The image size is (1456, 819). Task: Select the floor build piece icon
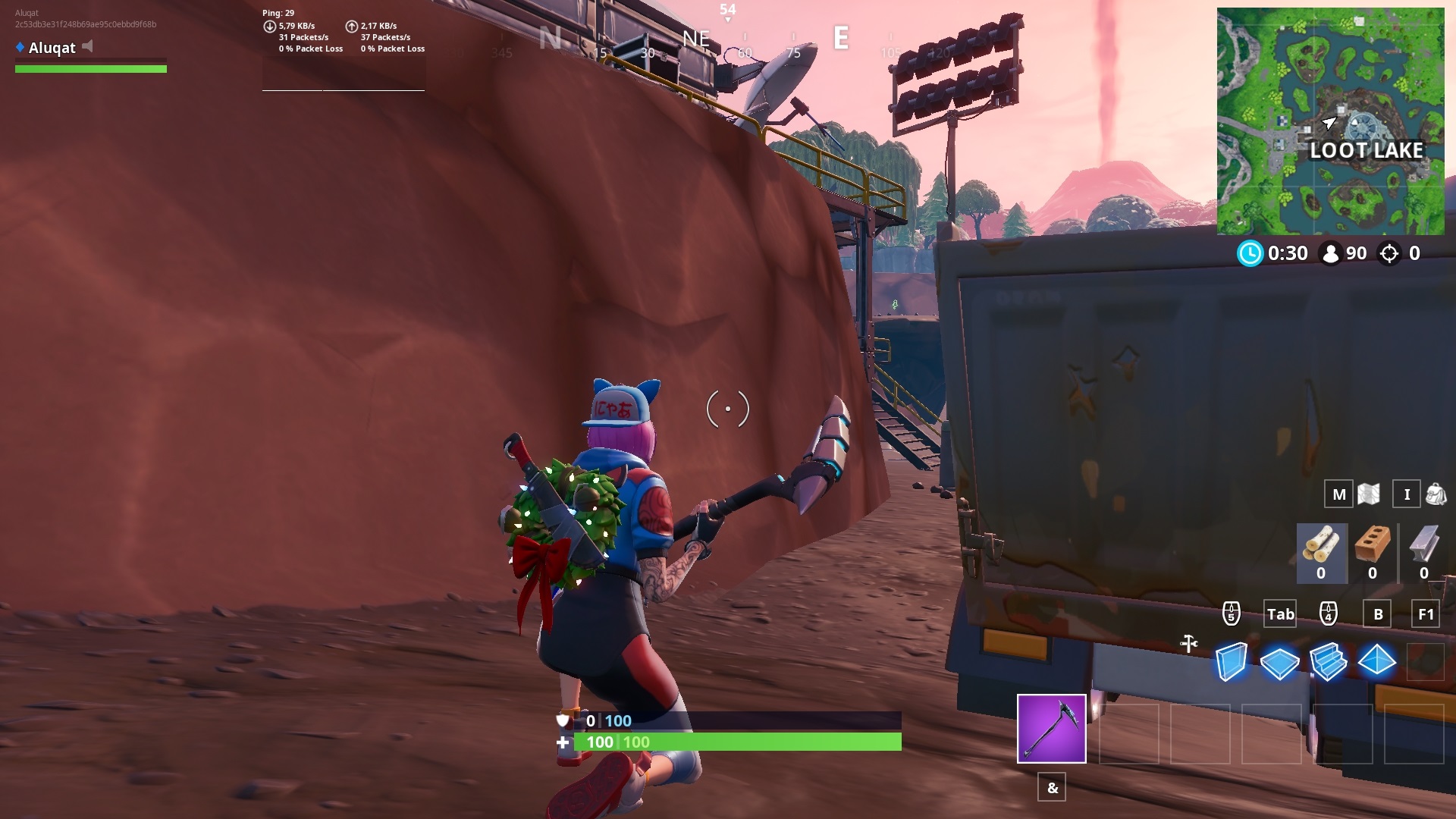1279,662
